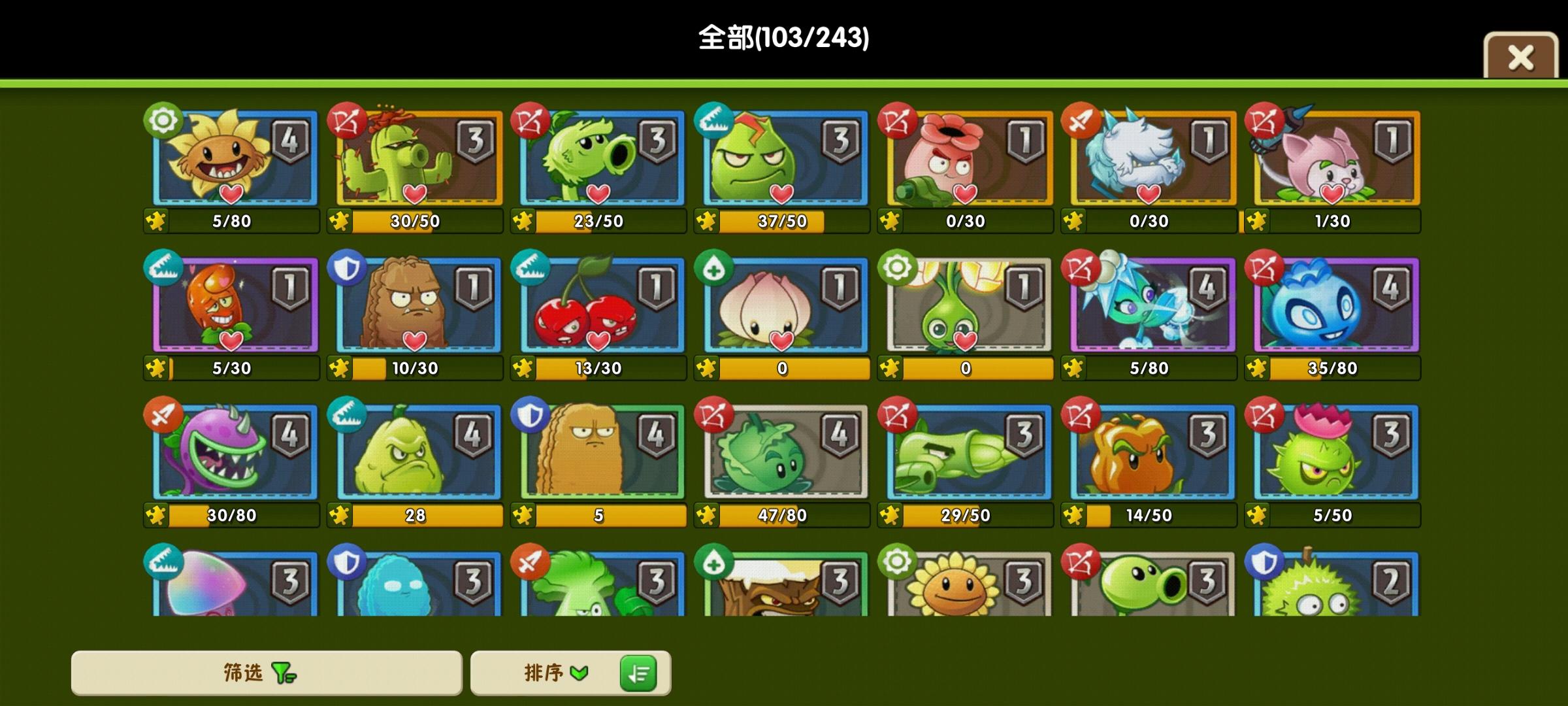Click the sun-class gear icon on the Sunflower card
This screenshot has width=1568, height=706.
(x=162, y=120)
